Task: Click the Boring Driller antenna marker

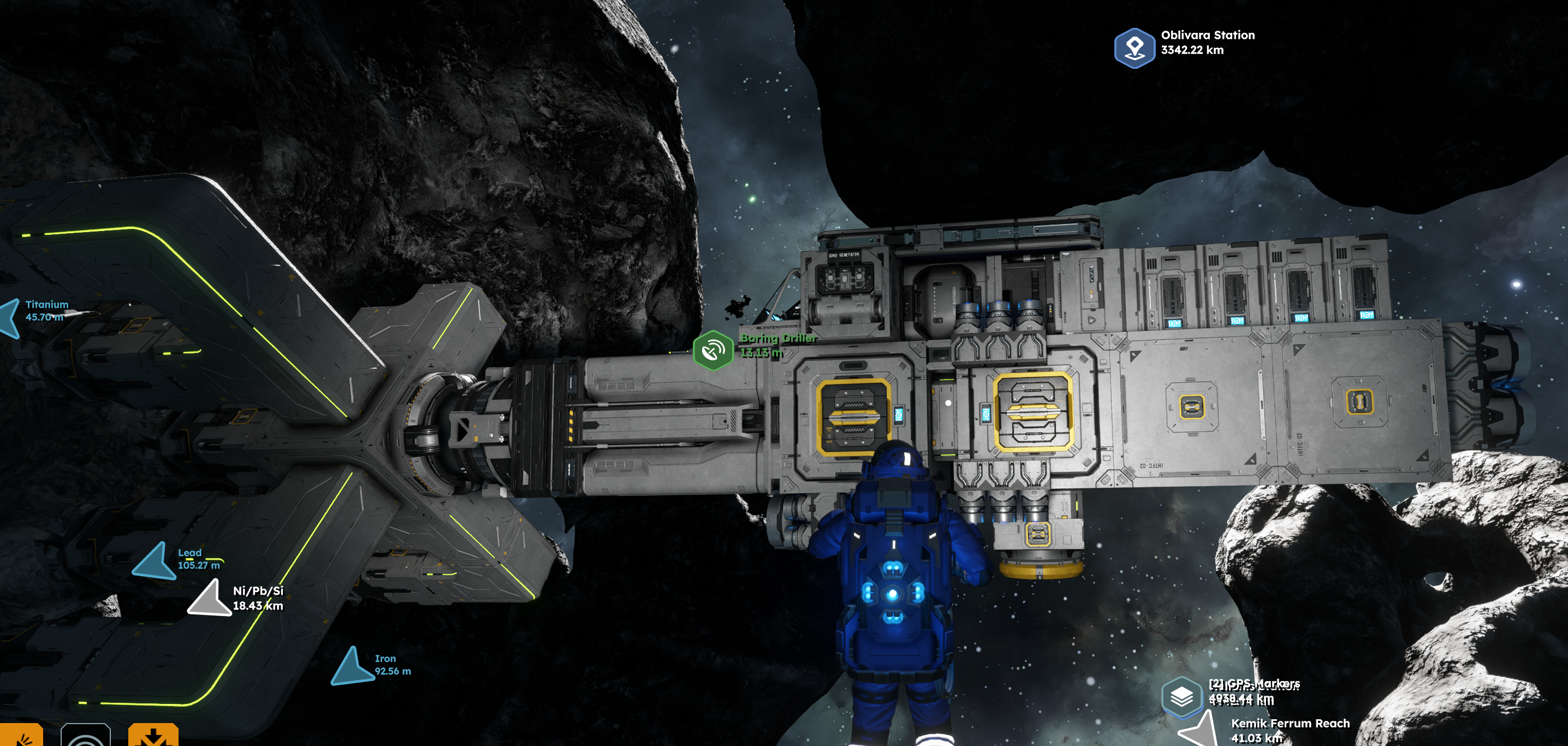Action: tap(712, 350)
